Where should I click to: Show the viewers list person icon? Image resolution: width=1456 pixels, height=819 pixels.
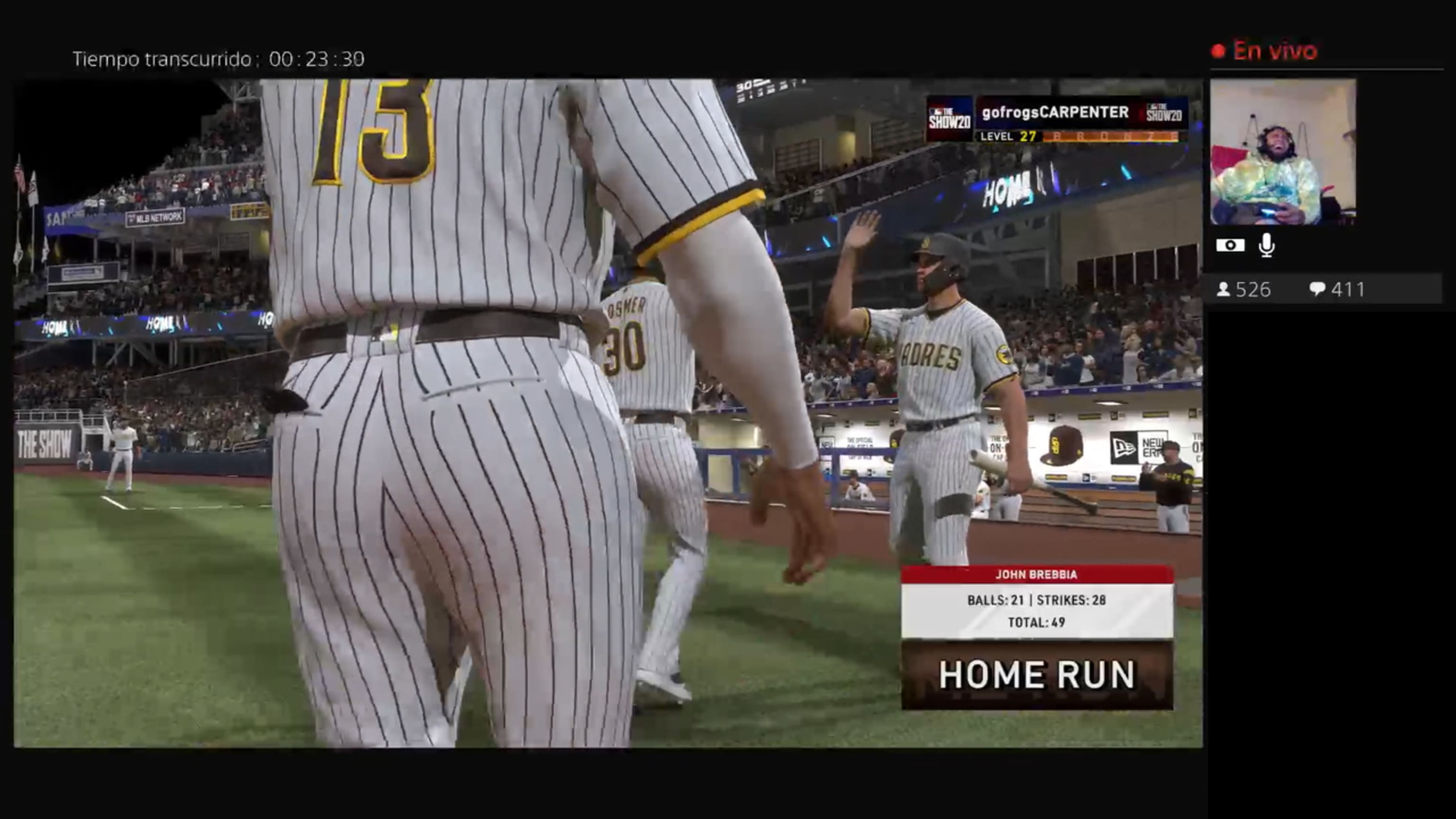1223,290
